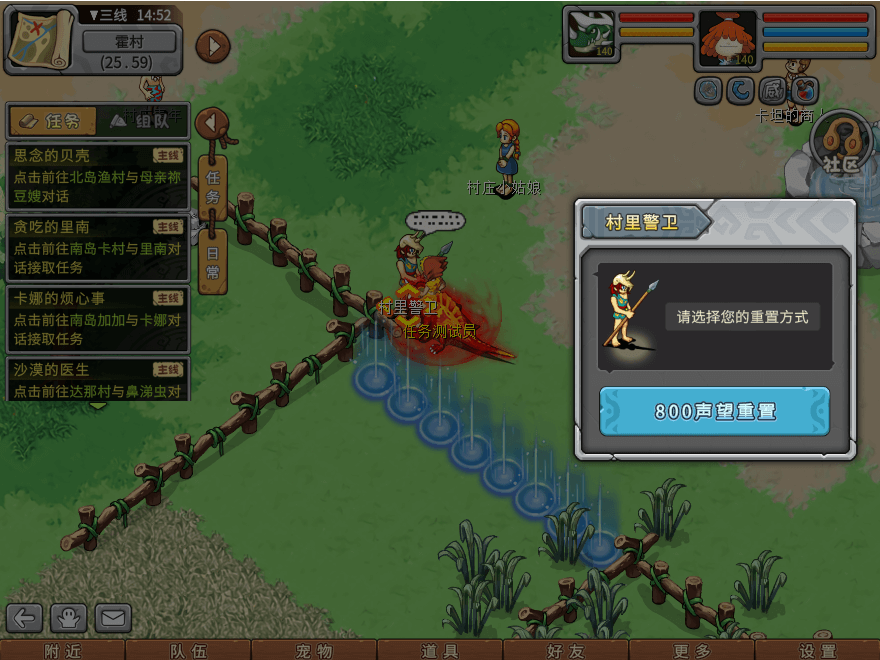Click the 800声望重置 button
This screenshot has height=660, width=880.
(x=714, y=411)
